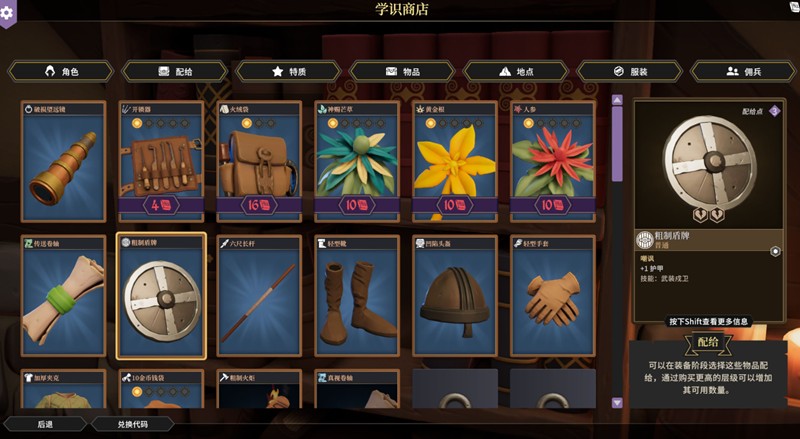The image size is (800, 439).
Task: Click the 后退 back button
Action: [46, 424]
